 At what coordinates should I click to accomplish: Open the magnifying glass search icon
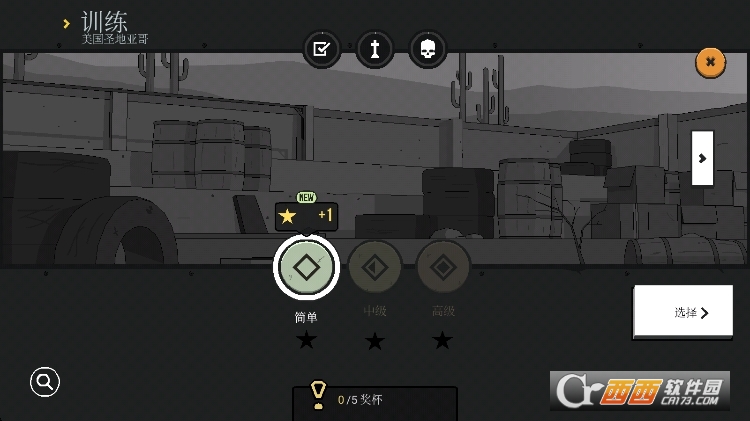pos(45,381)
